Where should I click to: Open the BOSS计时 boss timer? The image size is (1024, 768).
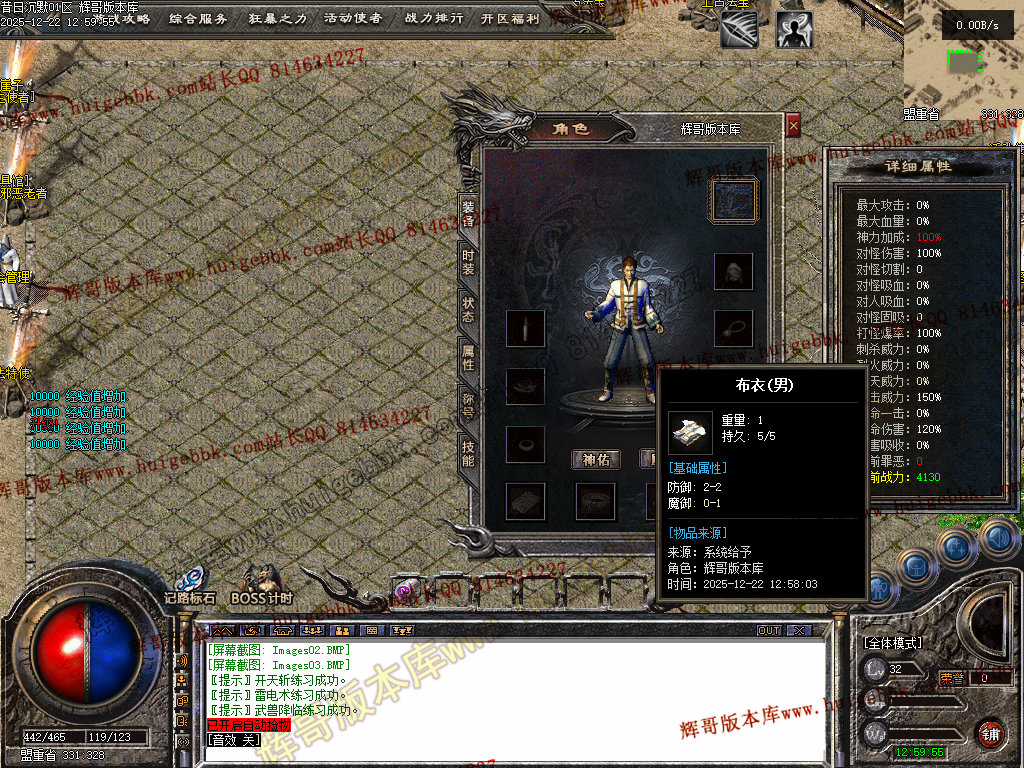click(261, 582)
